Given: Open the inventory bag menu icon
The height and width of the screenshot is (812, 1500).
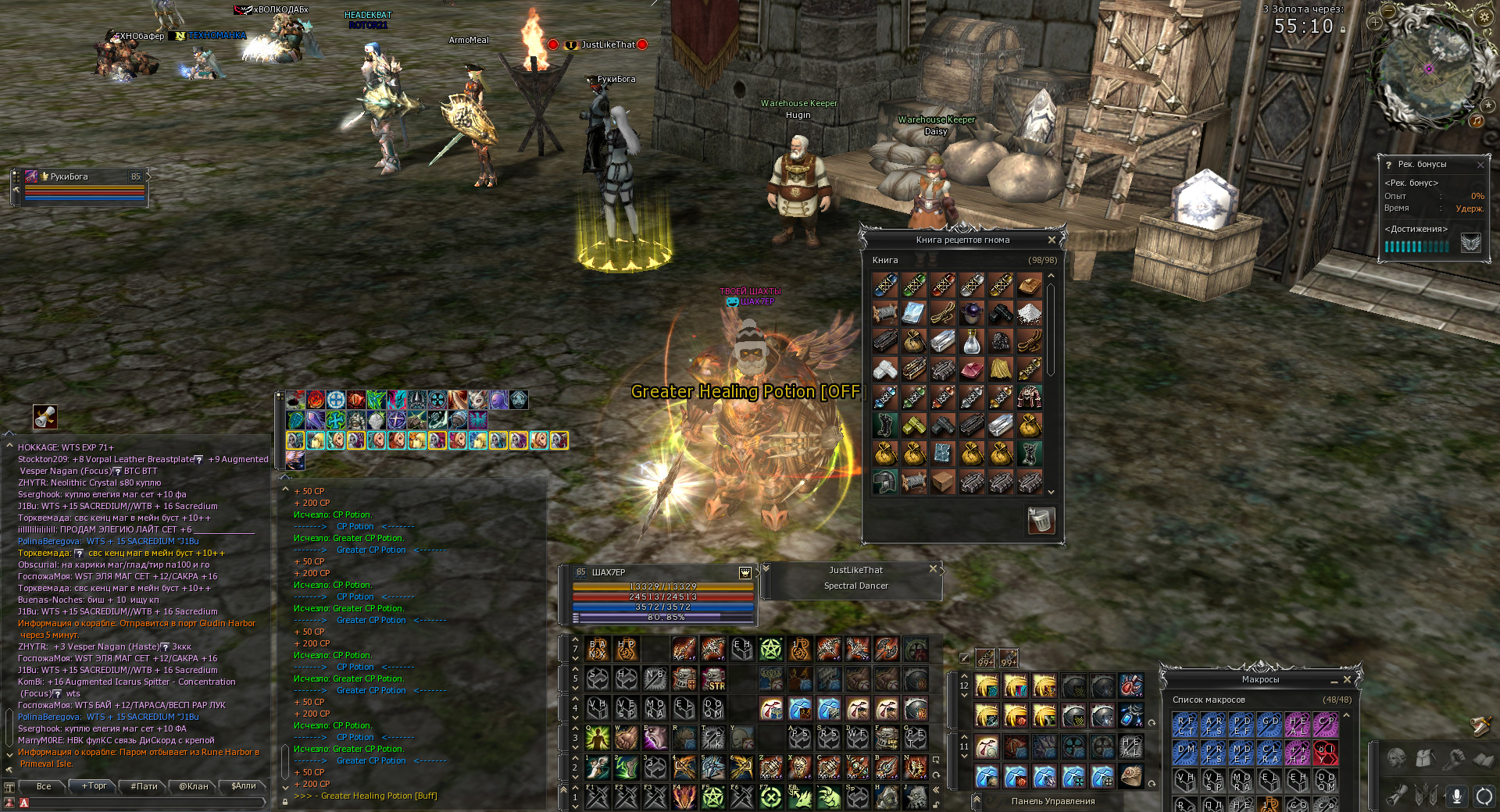Looking at the screenshot, I should tap(1424, 759).
